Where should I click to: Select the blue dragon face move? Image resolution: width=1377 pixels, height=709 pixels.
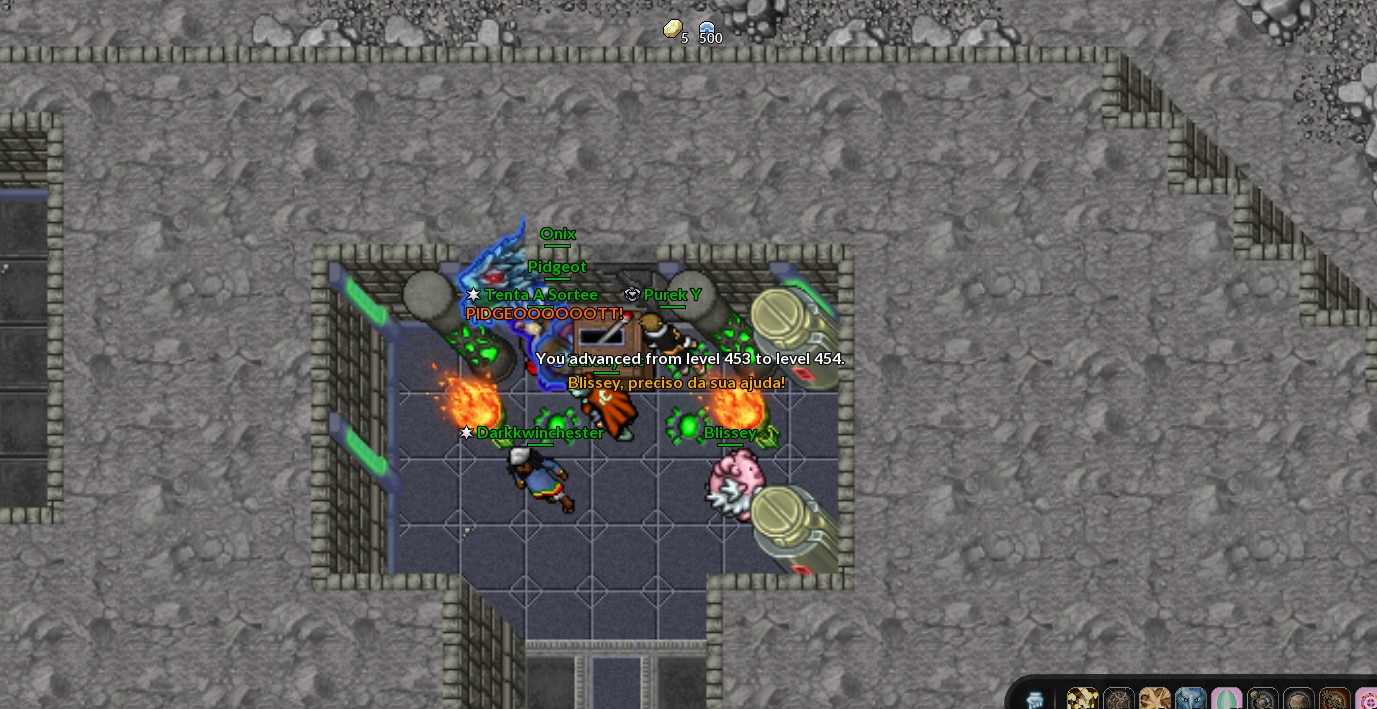click(x=1190, y=699)
